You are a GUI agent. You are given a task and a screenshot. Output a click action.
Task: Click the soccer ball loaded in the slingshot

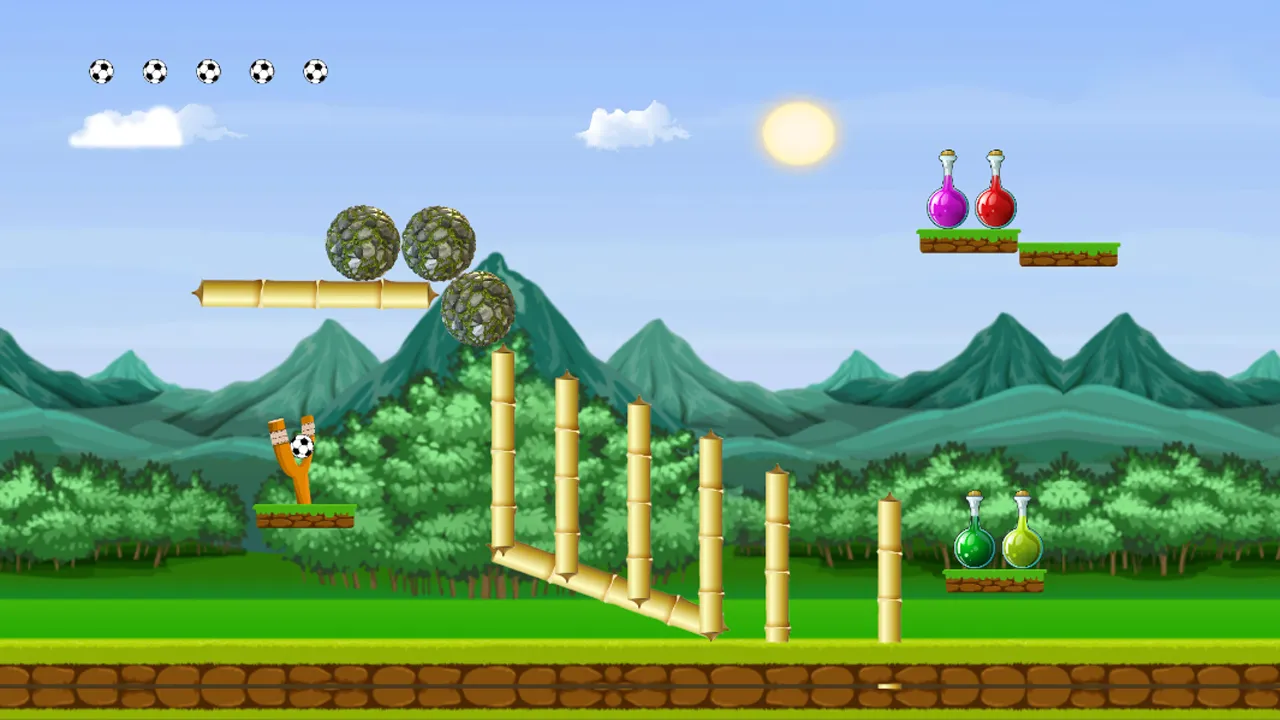[x=300, y=447]
